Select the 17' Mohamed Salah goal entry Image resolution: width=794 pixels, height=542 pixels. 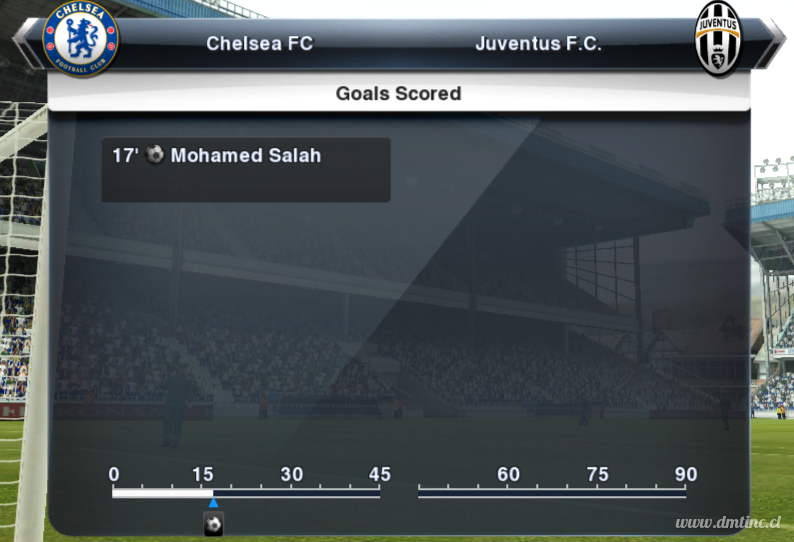tap(217, 156)
